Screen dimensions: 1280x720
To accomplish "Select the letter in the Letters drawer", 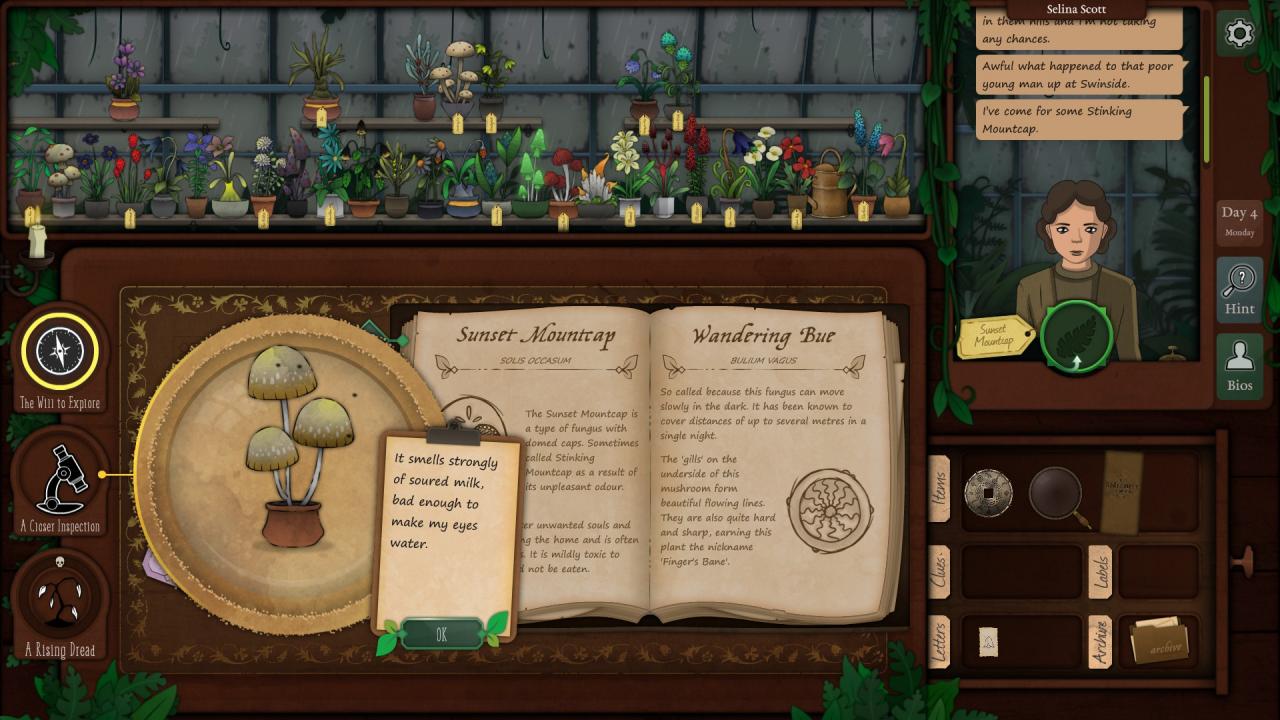I will click(988, 642).
